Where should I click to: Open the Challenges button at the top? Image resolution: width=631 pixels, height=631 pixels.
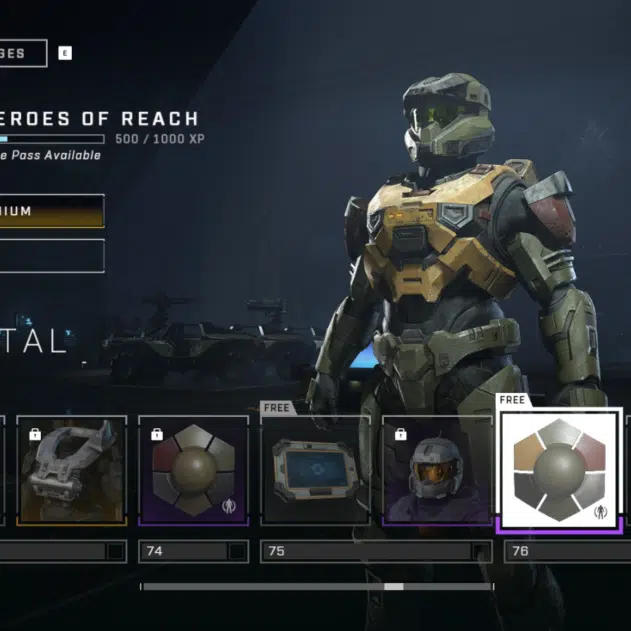(x=22, y=53)
